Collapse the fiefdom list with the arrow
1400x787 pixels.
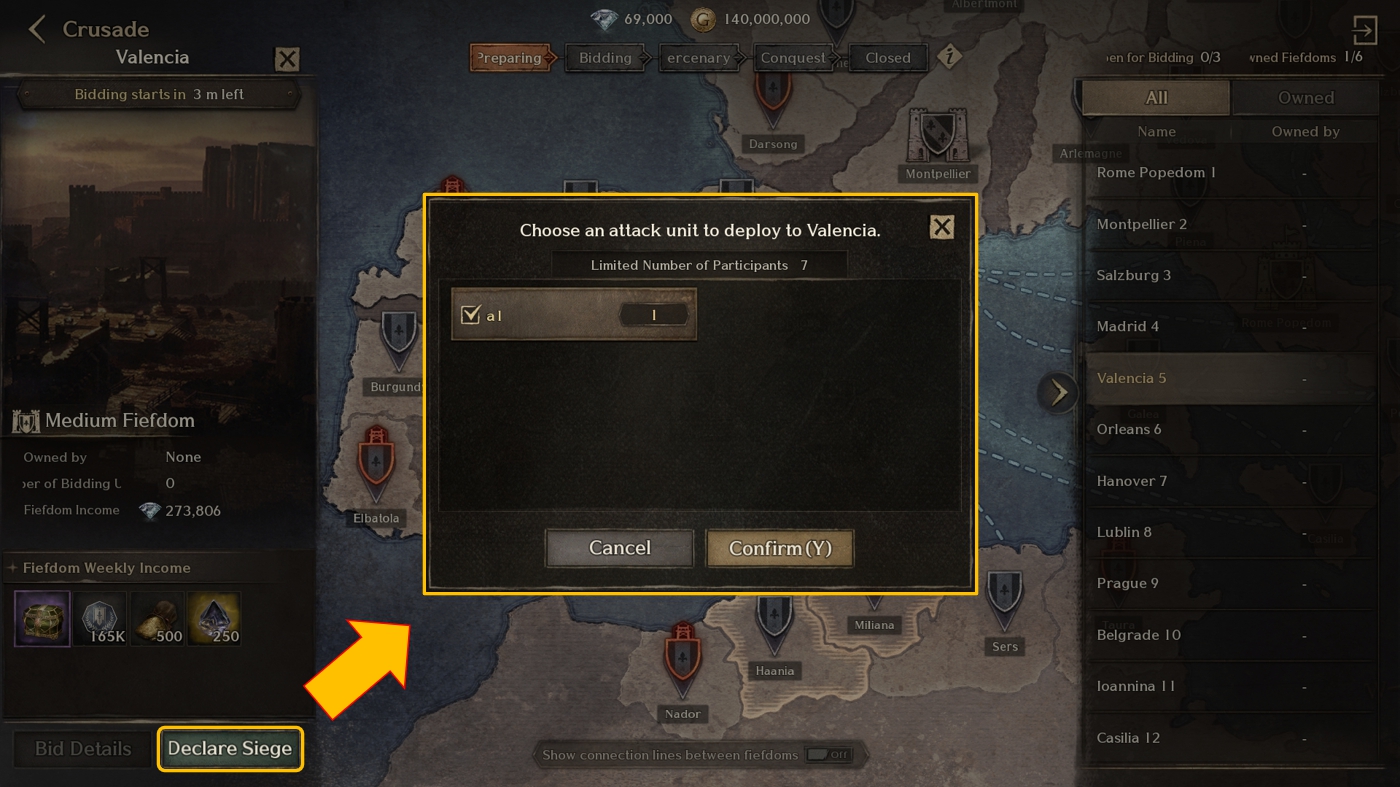click(1058, 392)
